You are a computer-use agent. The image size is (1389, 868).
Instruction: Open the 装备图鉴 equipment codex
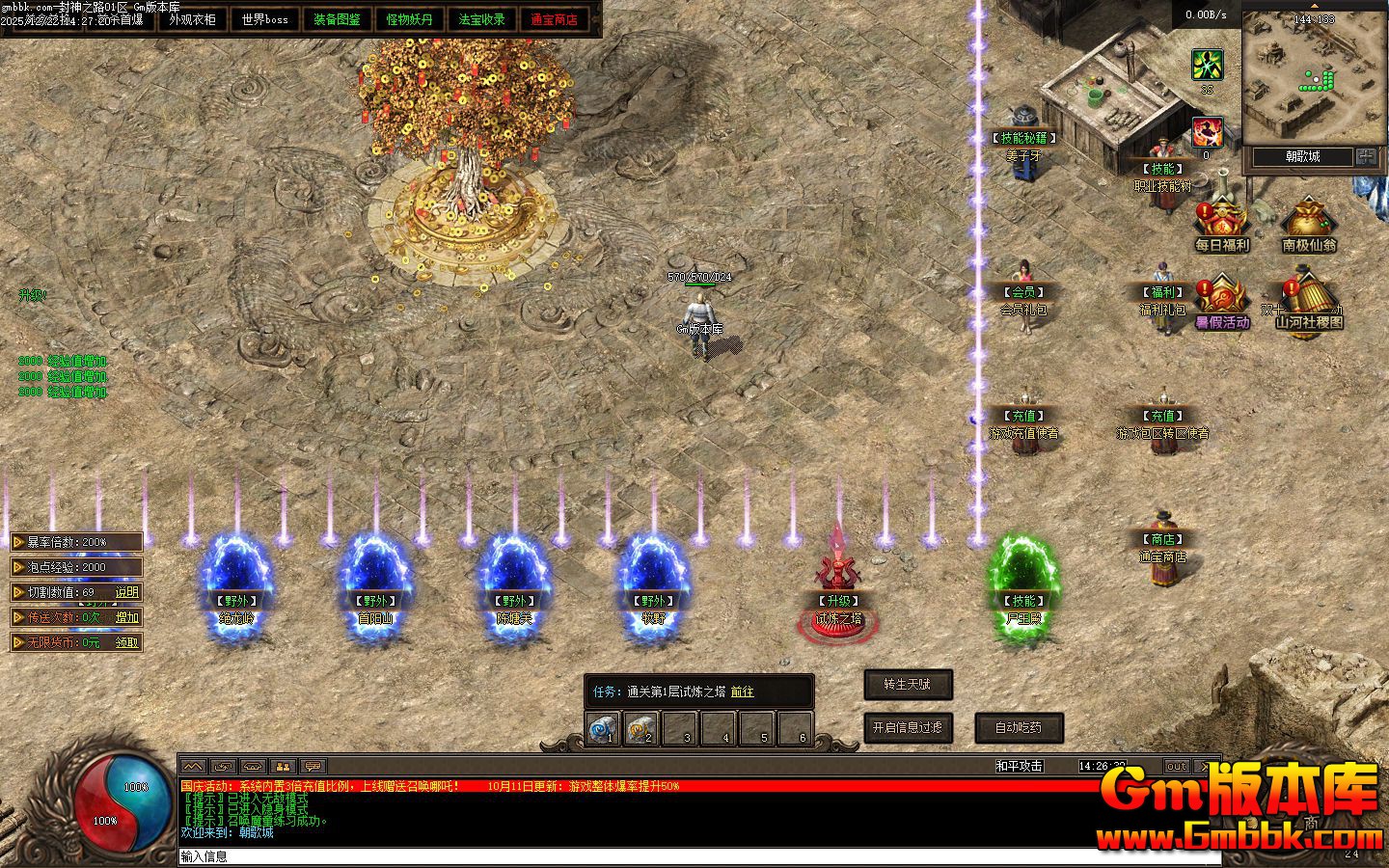337,19
